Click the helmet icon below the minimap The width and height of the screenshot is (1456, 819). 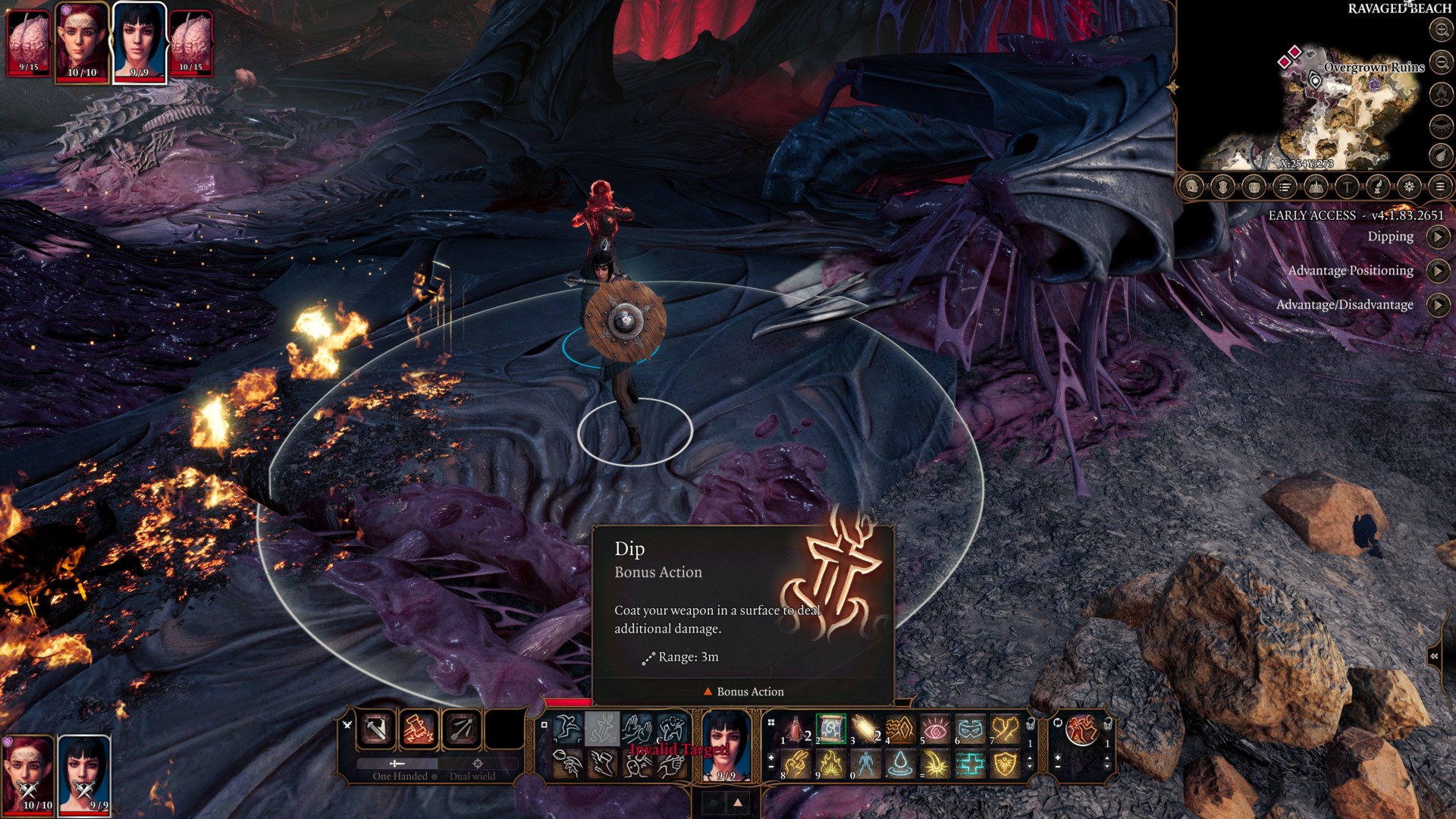[1192, 187]
